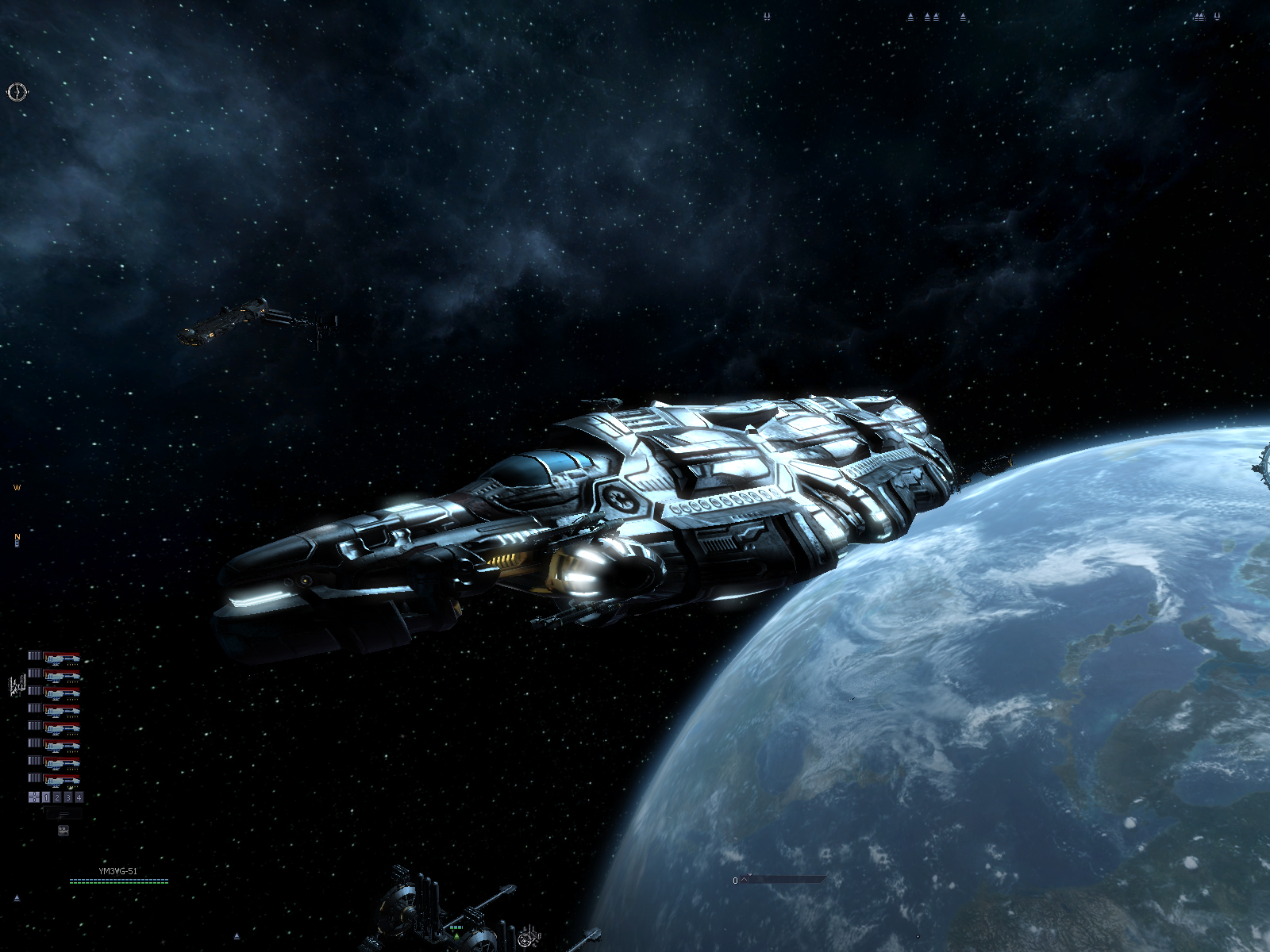The image size is (1270, 952).
Task: Select weapon group 3 button
Action: coord(68,797)
